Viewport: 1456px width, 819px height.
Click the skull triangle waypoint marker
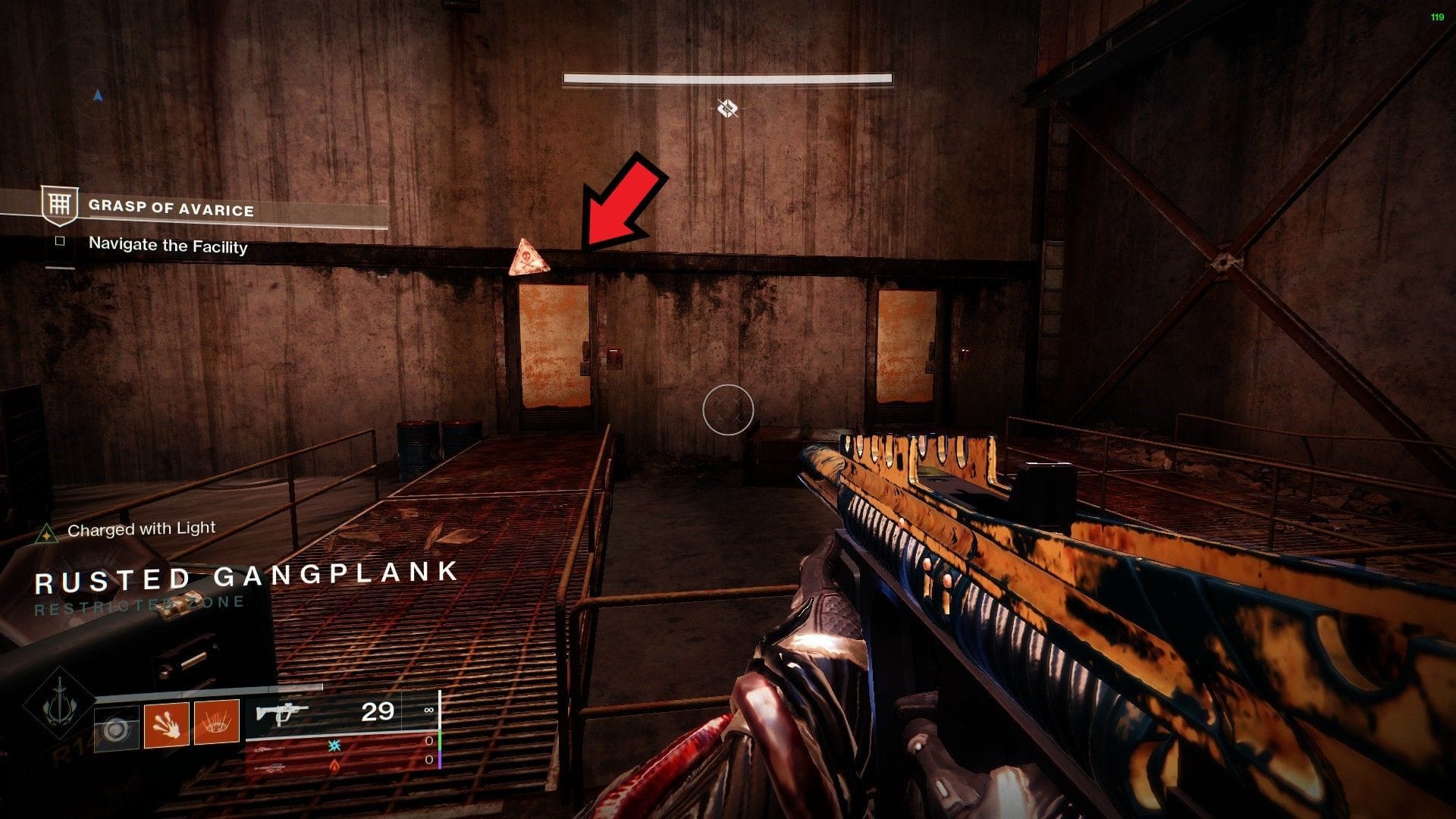point(529,259)
